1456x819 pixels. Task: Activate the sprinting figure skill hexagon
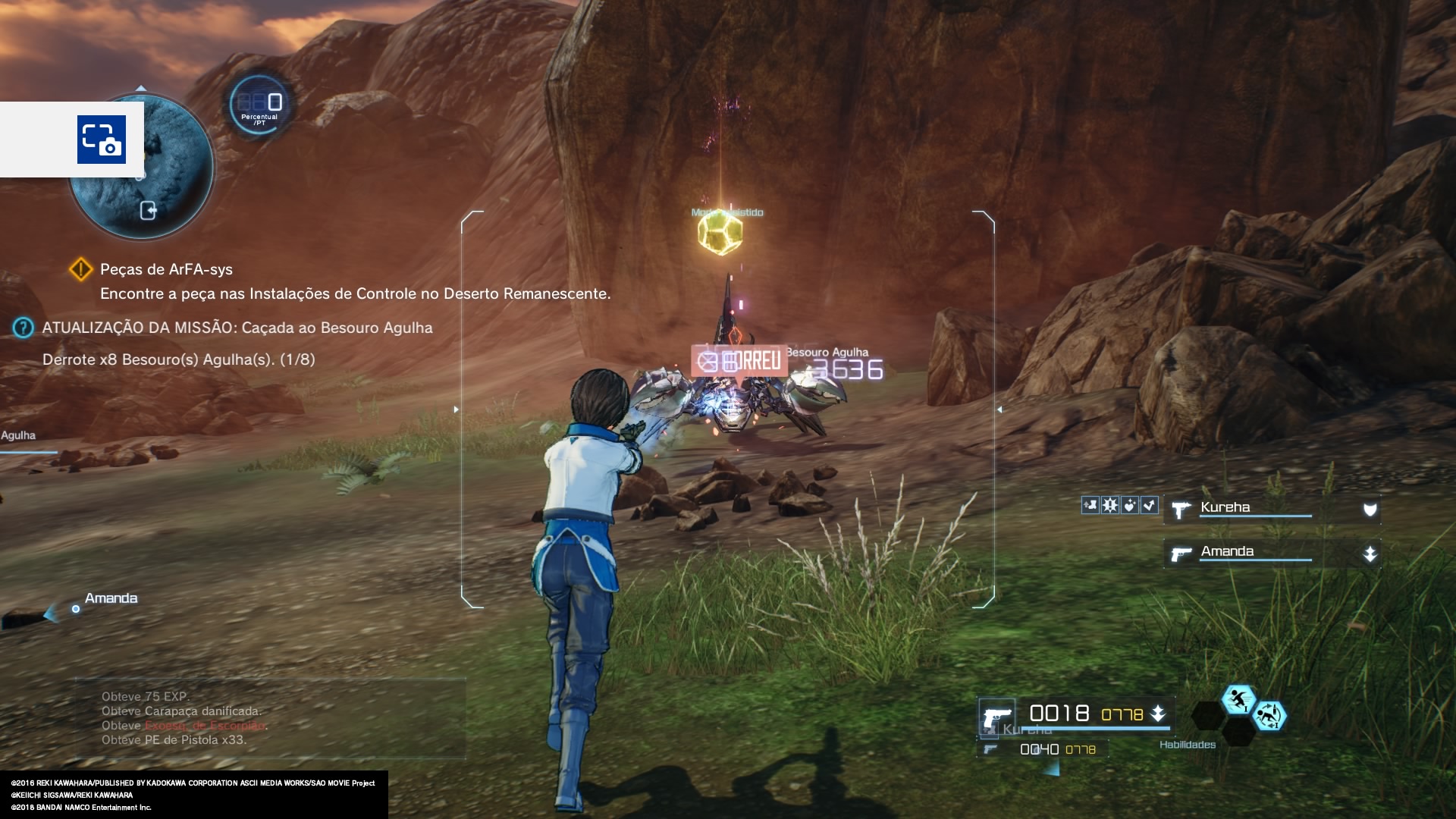click(x=1238, y=699)
